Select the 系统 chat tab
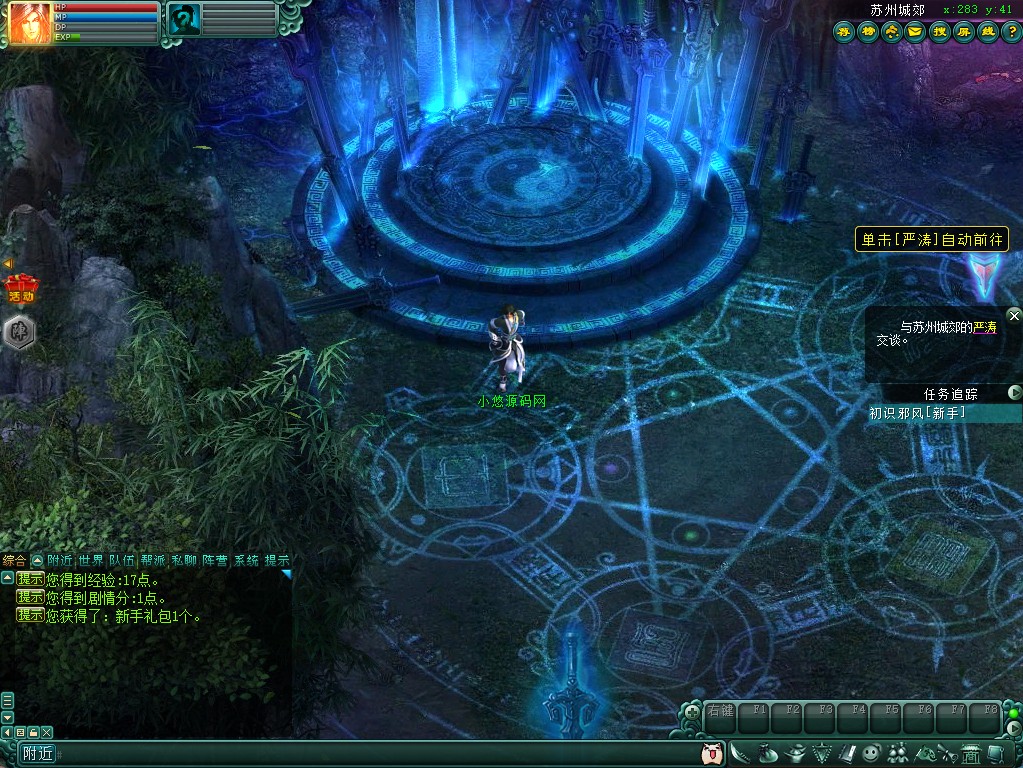The height and width of the screenshot is (768, 1023). (x=245, y=561)
